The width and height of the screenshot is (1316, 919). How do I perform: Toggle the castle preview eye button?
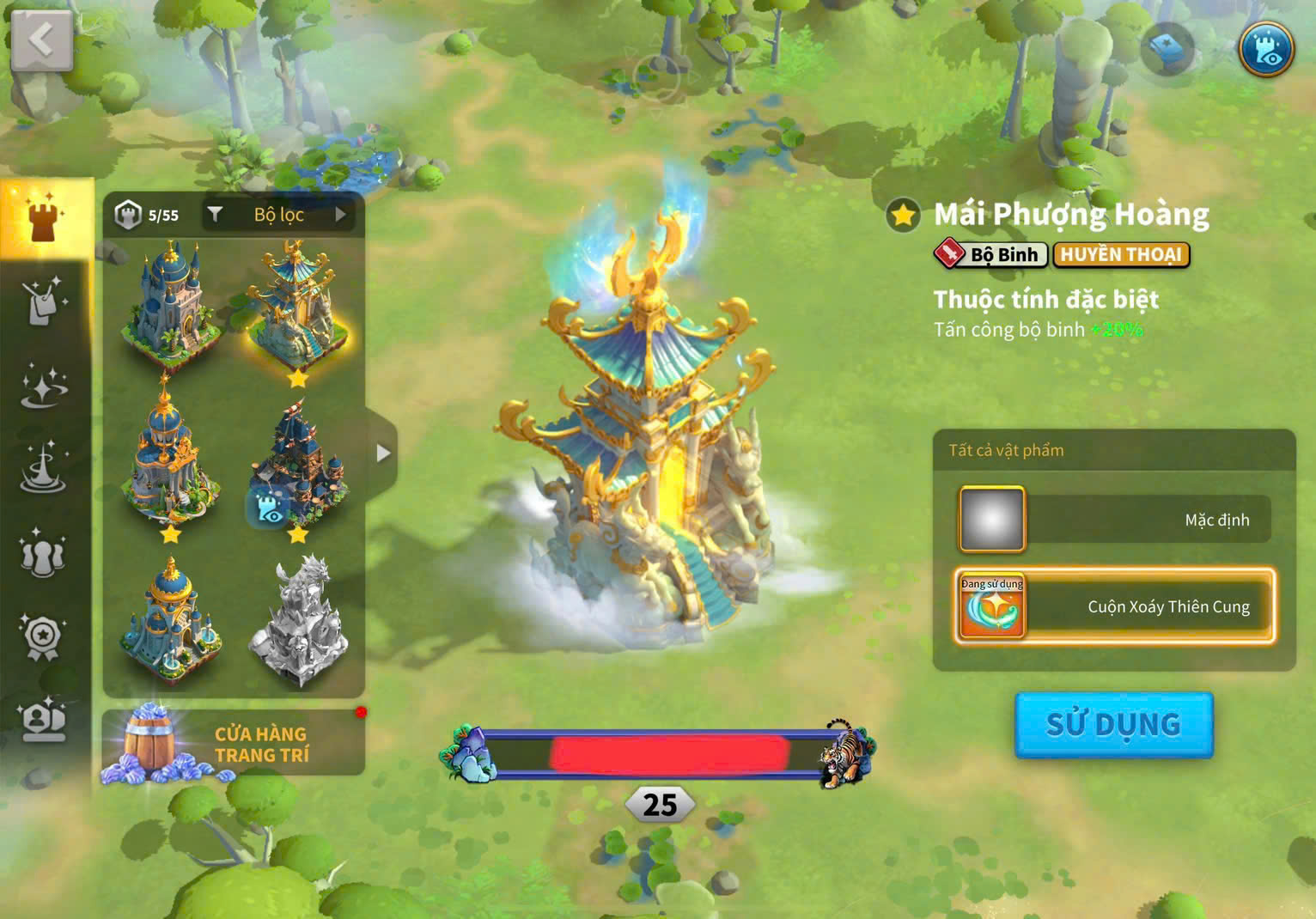1266,48
